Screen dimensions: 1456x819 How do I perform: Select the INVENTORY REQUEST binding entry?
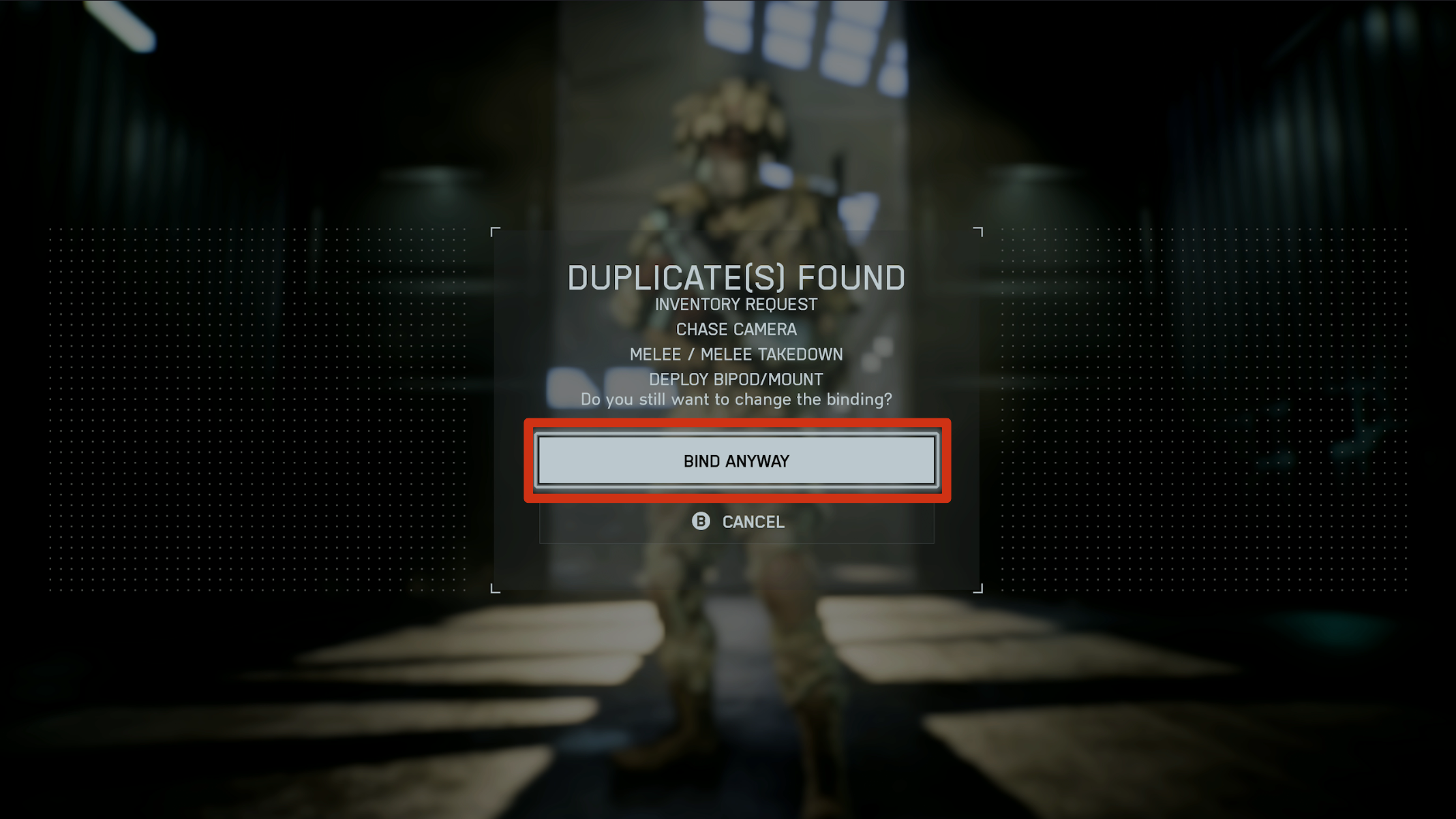[735, 305]
